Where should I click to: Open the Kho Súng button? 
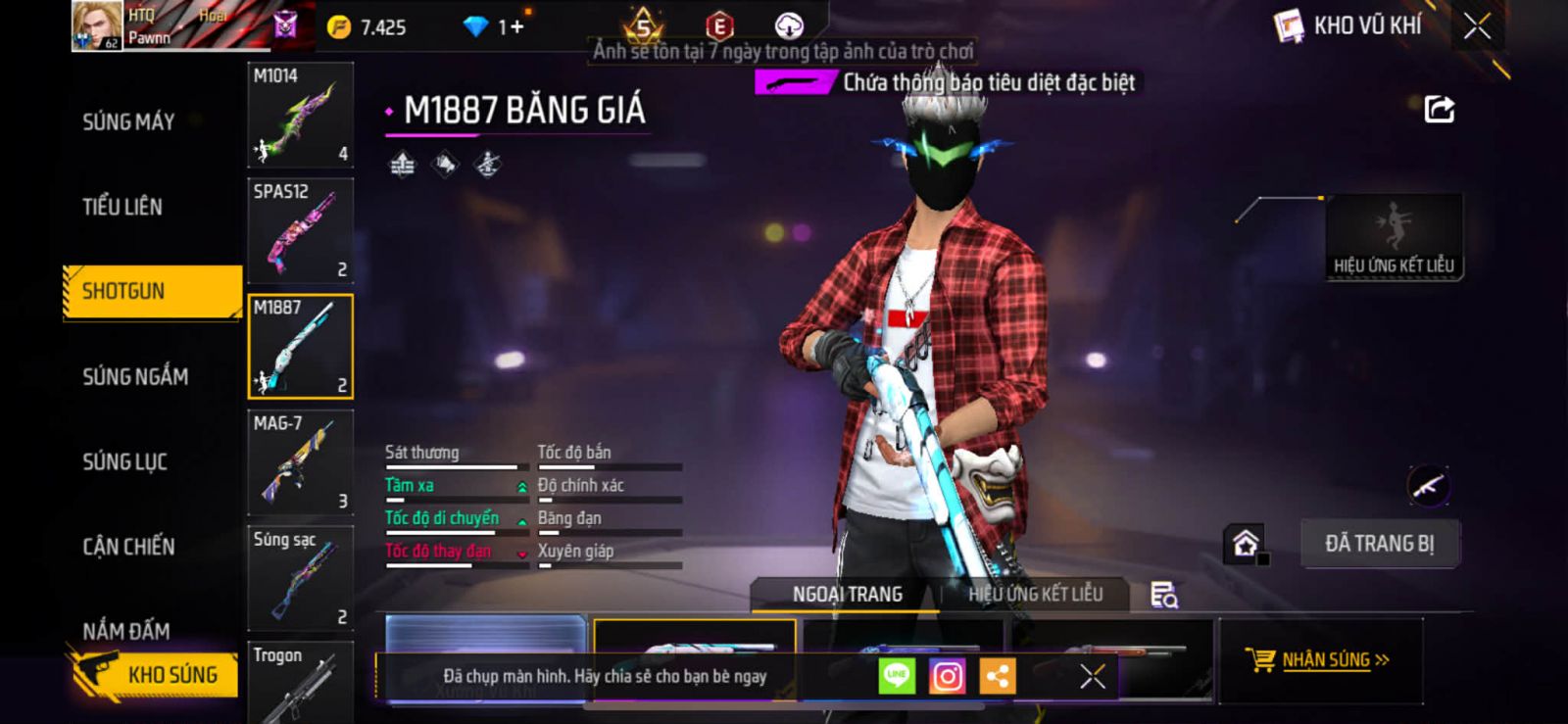pyautogui.click(x=155, y=674)
